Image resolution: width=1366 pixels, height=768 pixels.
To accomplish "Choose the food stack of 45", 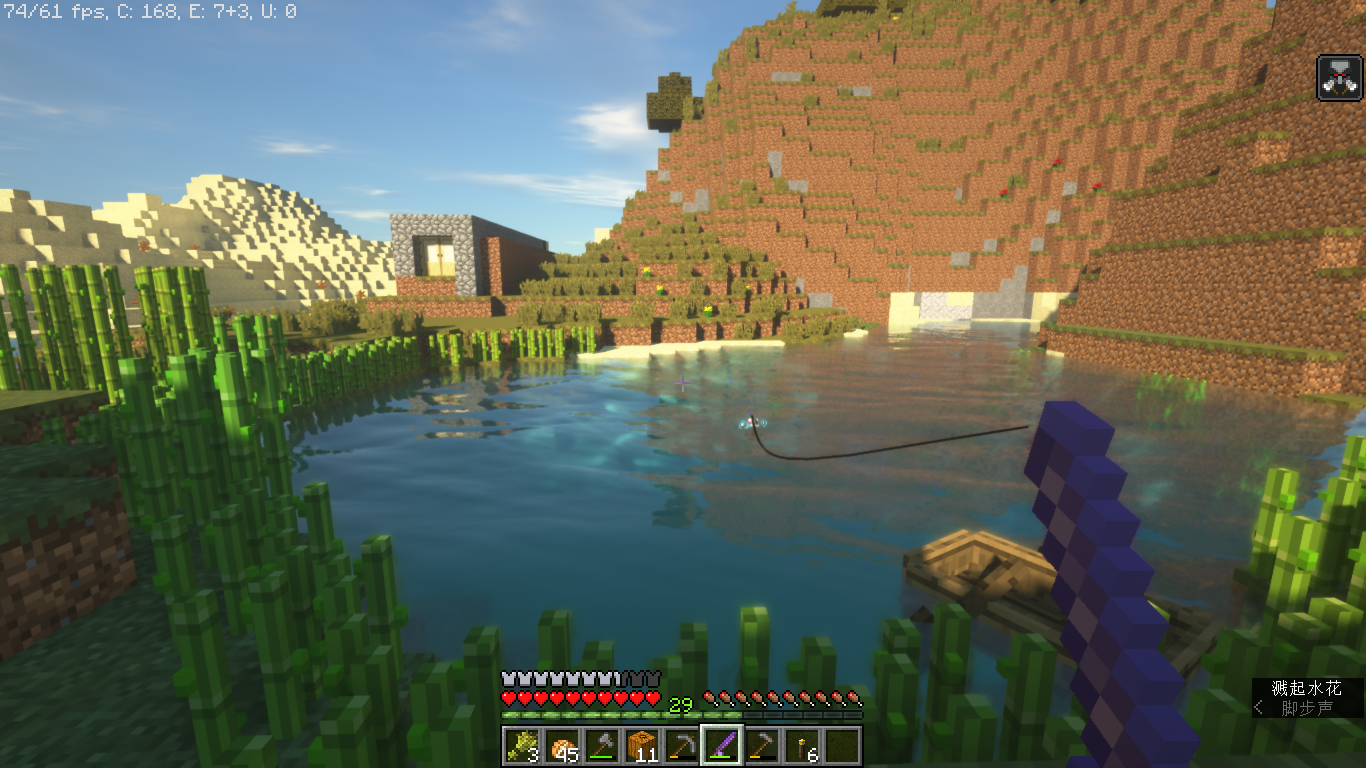I will (x=562, y=746).
